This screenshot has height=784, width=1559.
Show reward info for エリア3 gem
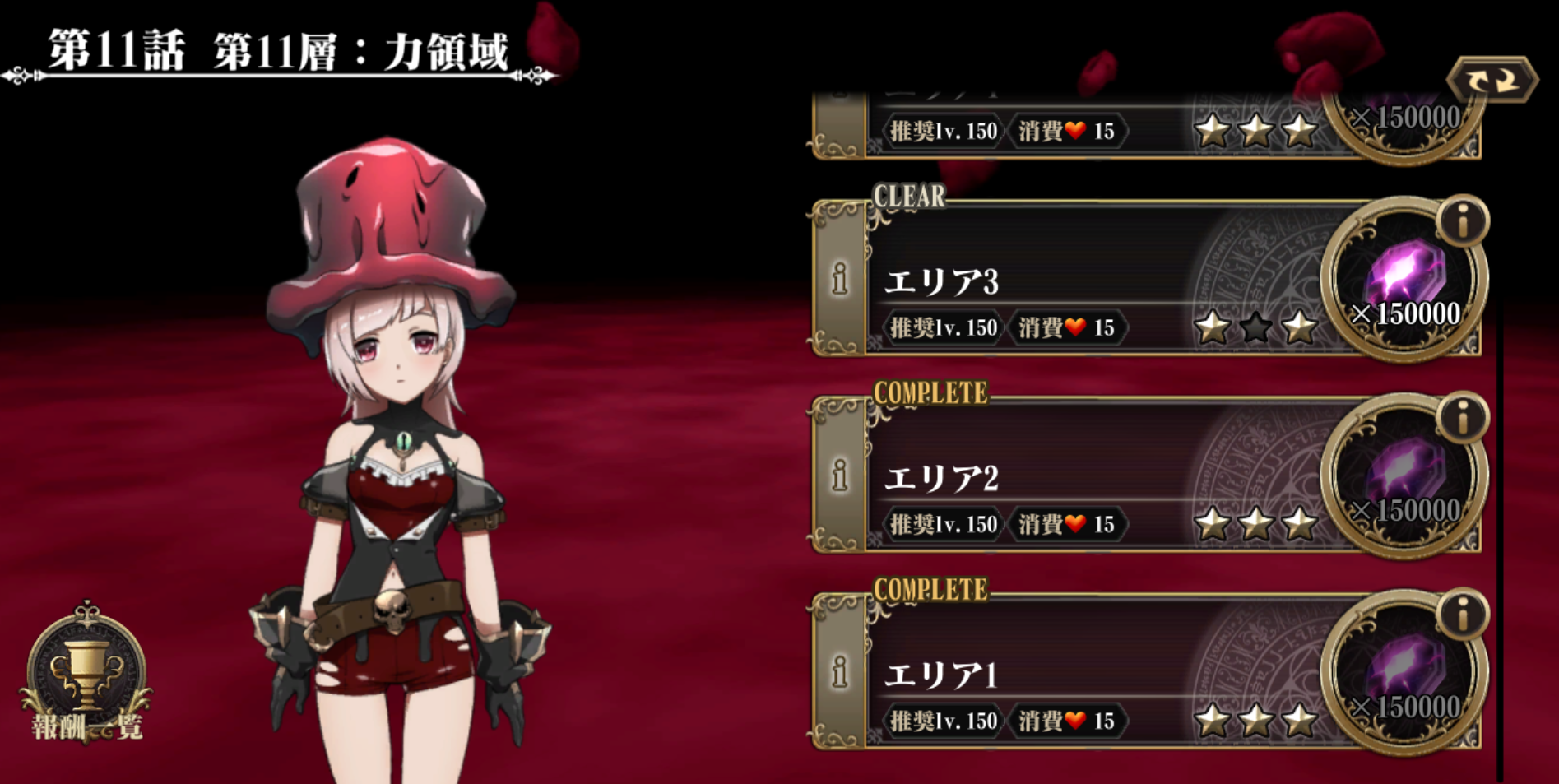pos(1462,221)
